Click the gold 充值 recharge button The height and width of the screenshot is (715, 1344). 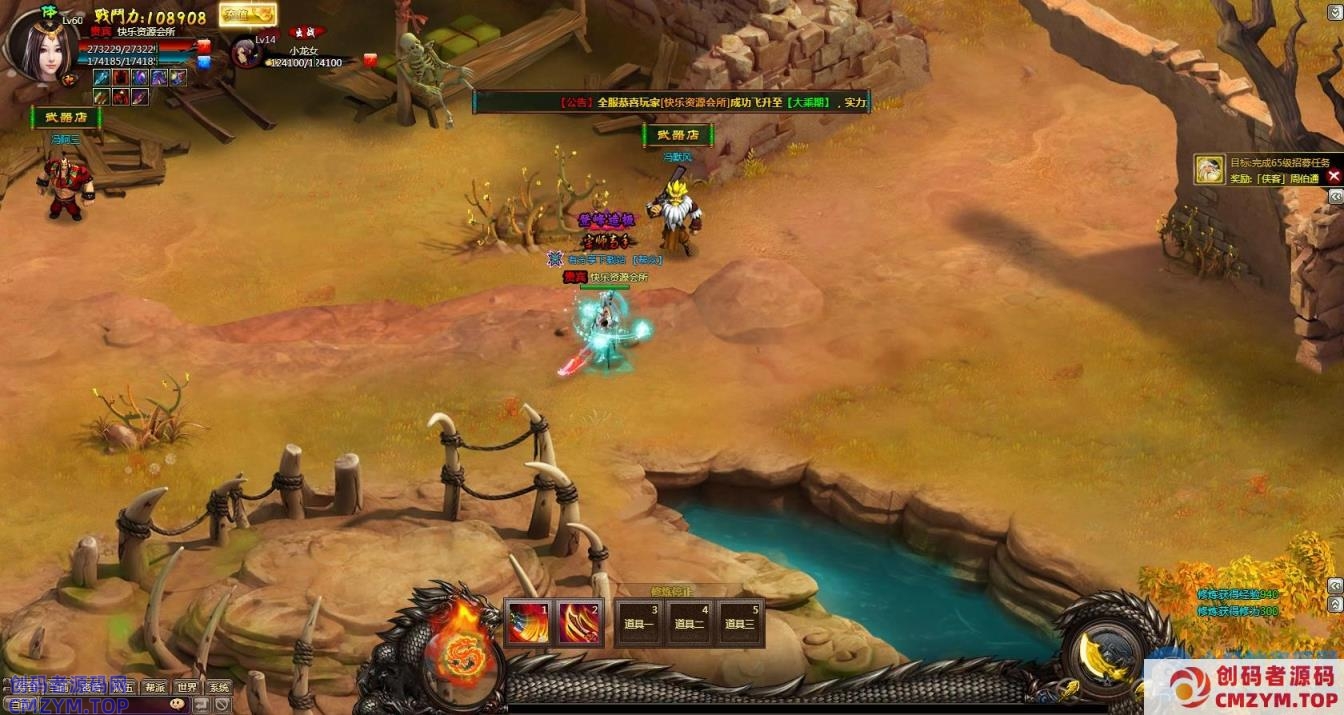tap(247, 14)
